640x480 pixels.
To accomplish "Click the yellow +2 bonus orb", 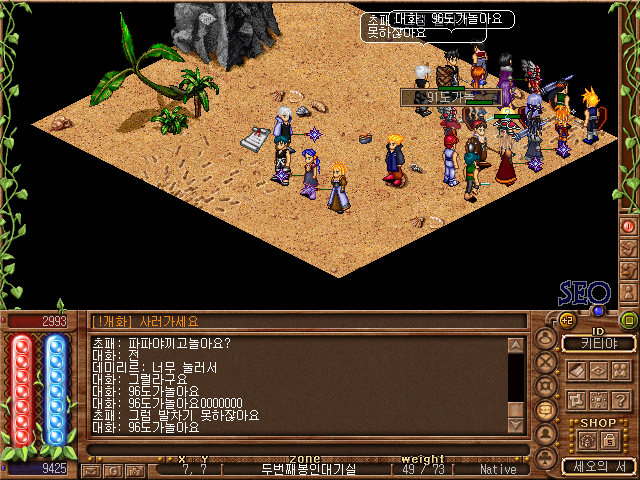I will pos(565,320).
